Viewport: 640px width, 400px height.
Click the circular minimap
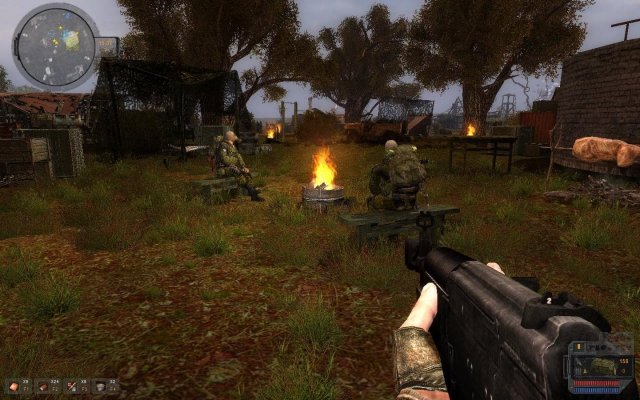(x=55, y=45)
